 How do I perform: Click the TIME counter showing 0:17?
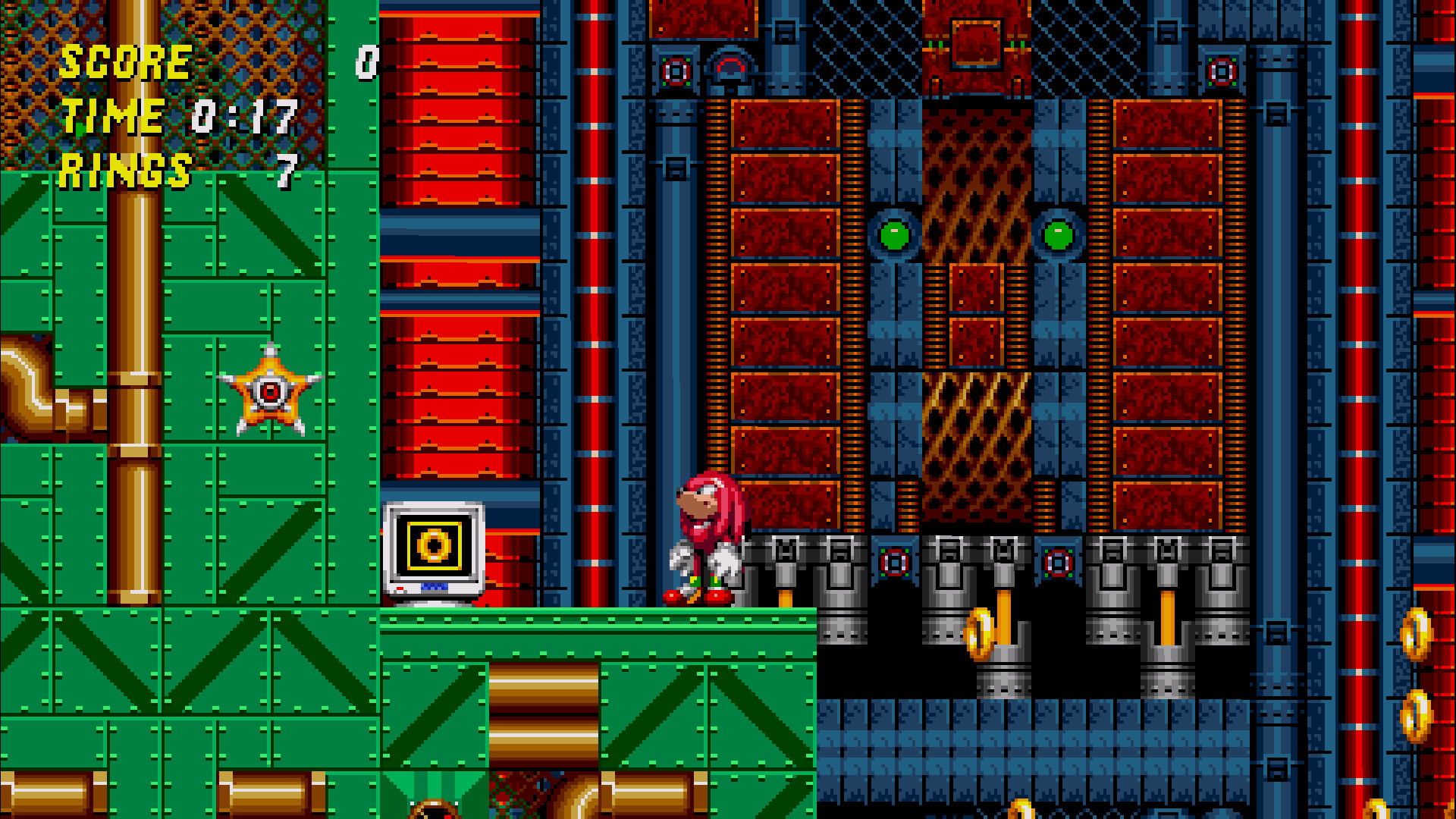point(241,116)
